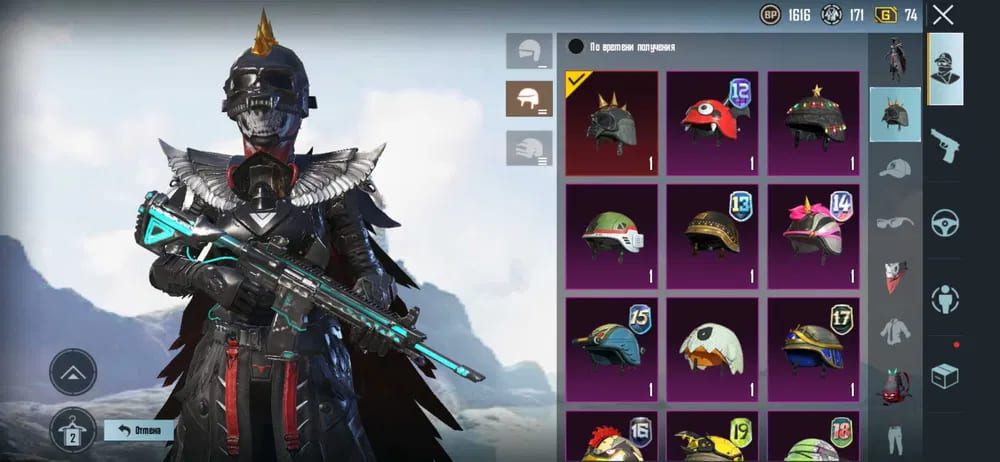This screenshot has height=462, width=1000.
Task: Open the crate box tab
Action: pyautogui.click(x=945, y=375)
